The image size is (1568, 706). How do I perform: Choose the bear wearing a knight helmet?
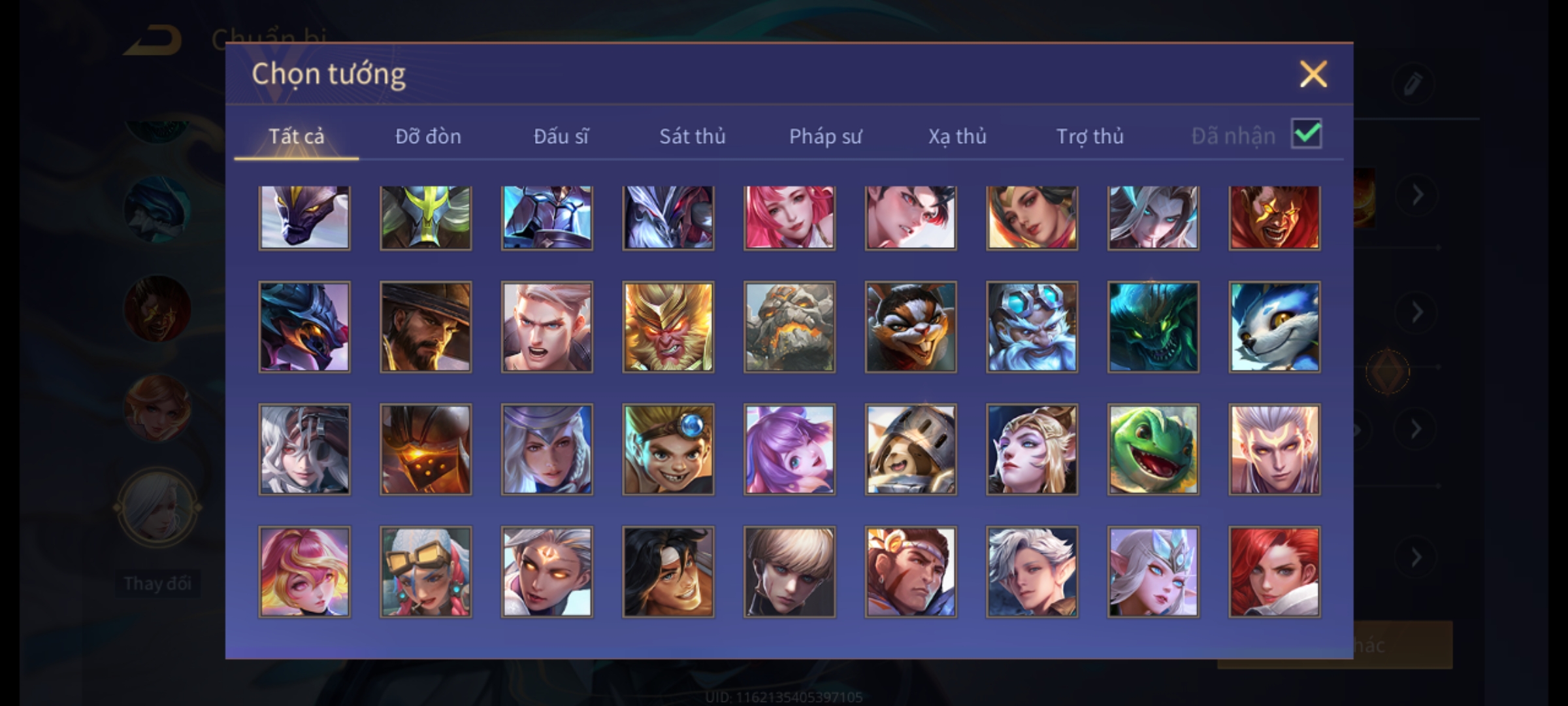[x=911, y=449]
